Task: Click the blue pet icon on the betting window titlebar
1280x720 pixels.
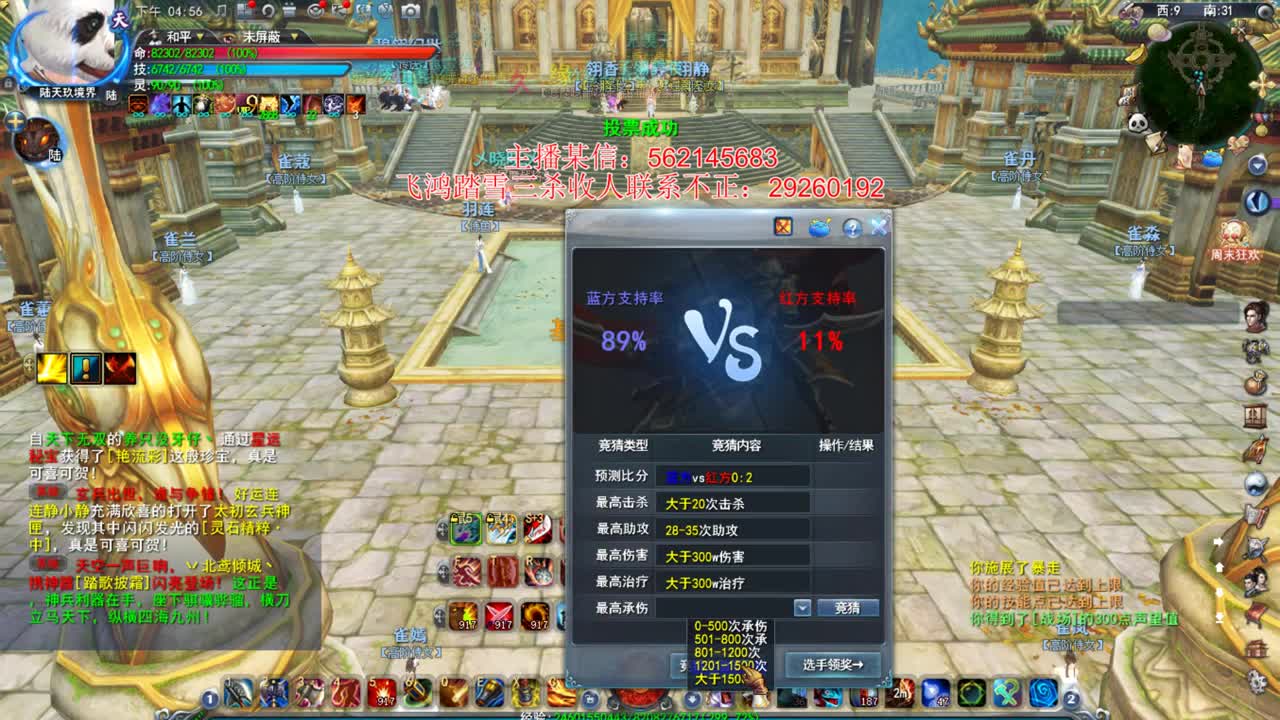Action: coord(819,228)
